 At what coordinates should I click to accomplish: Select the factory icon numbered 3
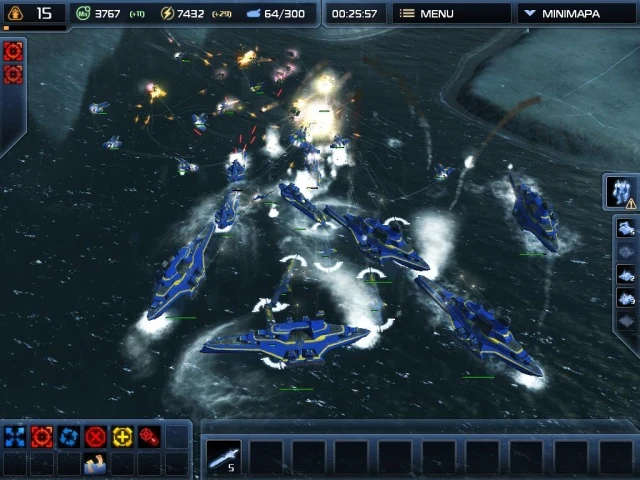coord(626,297)
